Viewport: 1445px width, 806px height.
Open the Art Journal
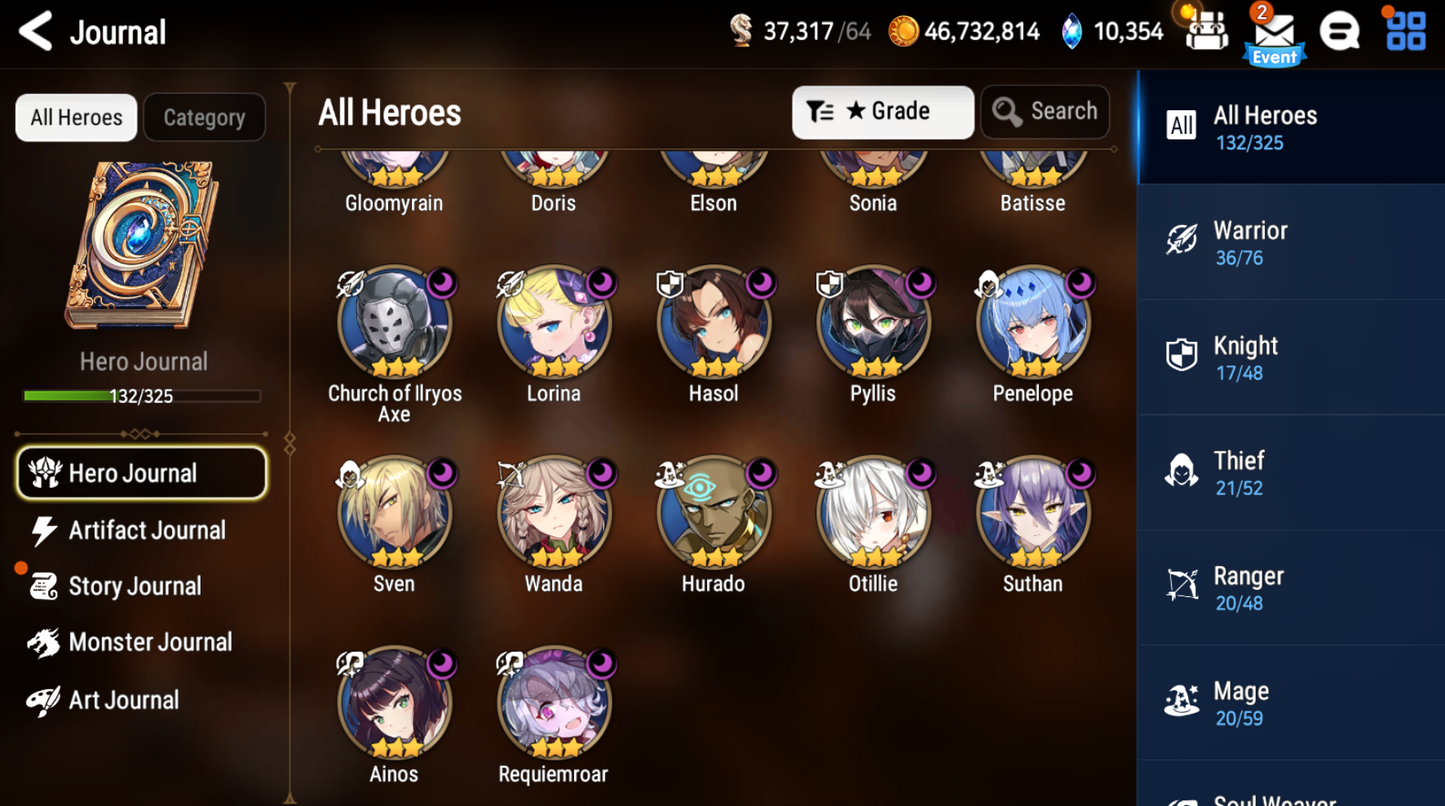pos(123,700)
